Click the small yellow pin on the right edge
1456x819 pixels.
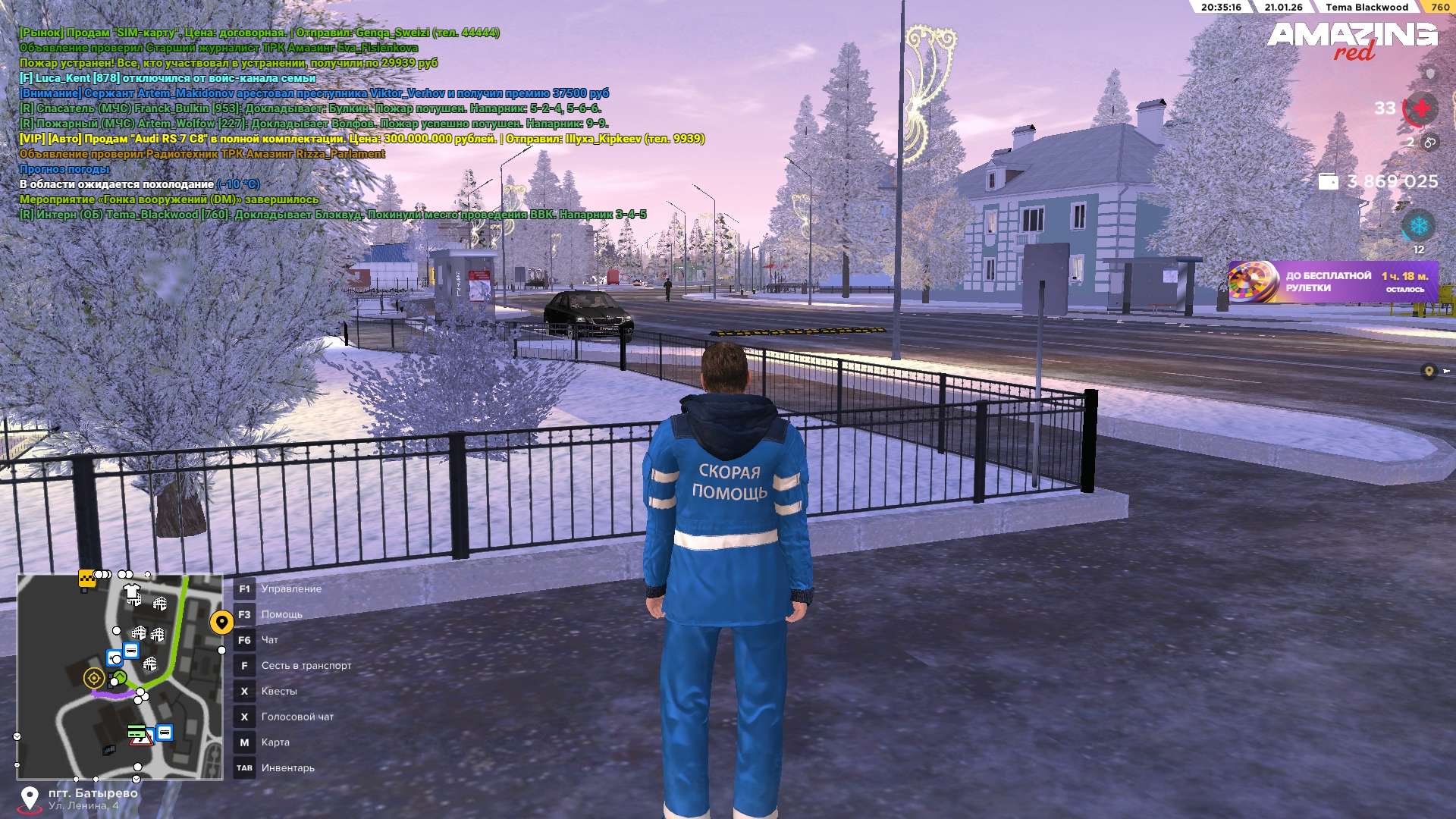pyautogui.click(x=1429, y=371)
